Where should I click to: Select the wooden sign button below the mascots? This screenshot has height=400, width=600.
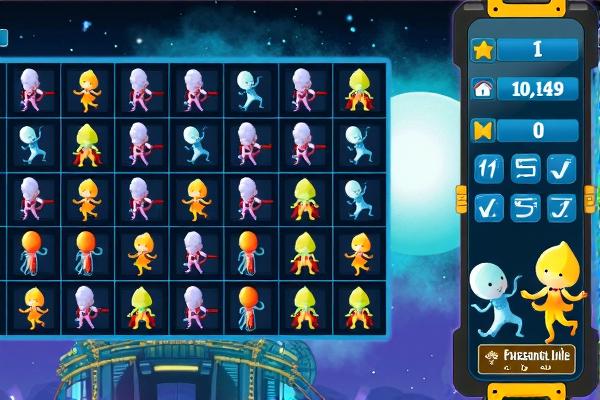pos(524,360)
